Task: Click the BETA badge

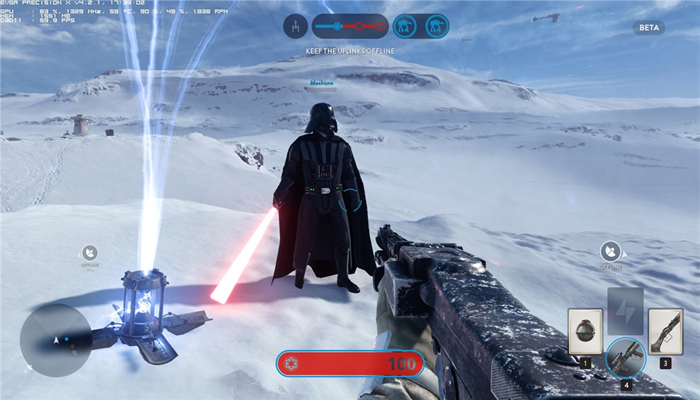Action: [x=648, y=28]
